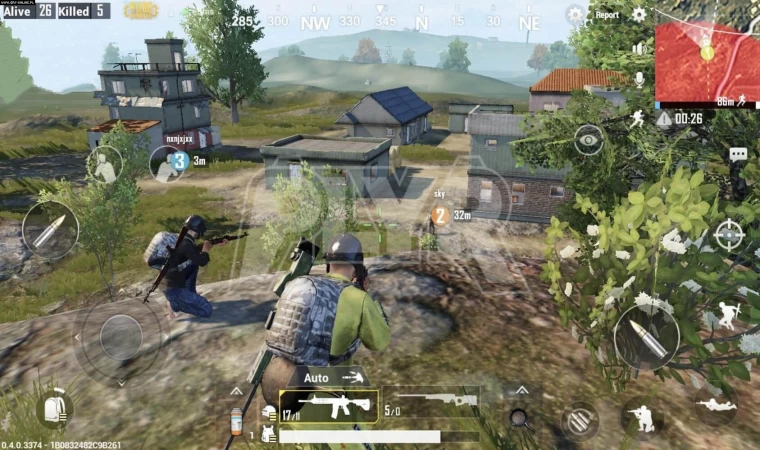Open the quick chat message bubble
760x450 pixels.
738,155
